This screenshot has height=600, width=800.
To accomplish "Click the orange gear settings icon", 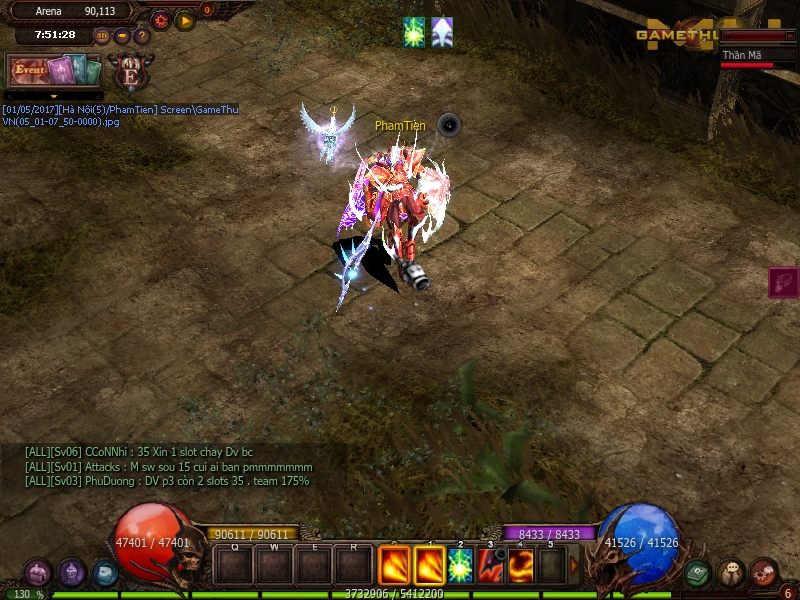I will [x=160, y=20].
